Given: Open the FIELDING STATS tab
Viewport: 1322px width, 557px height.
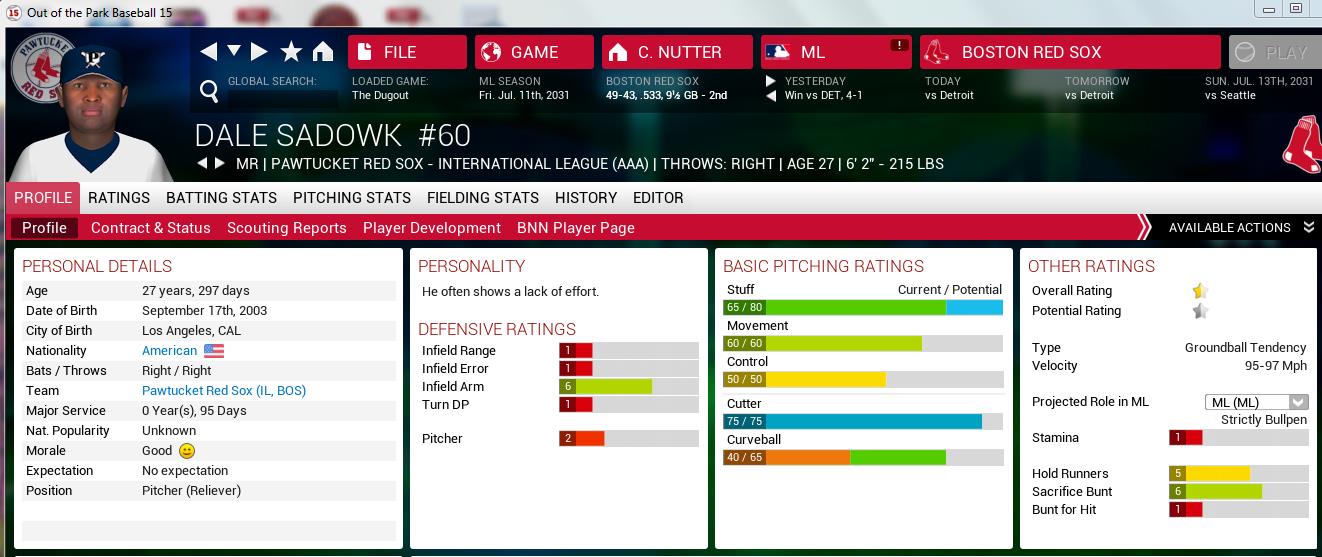Looking at the screenshot, I should (x=483, y=198).
